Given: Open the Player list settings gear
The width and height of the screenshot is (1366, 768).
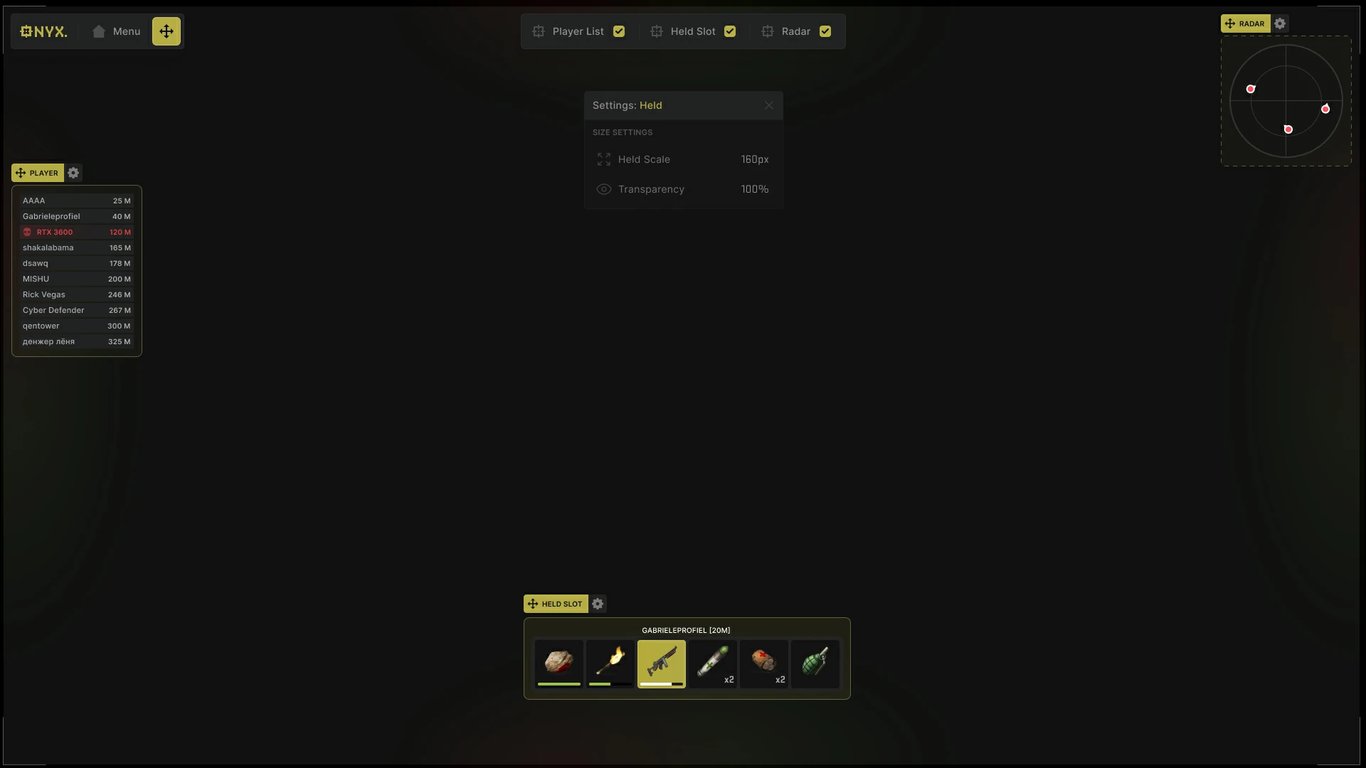Looking at the screenshot, I should (72, 172).
